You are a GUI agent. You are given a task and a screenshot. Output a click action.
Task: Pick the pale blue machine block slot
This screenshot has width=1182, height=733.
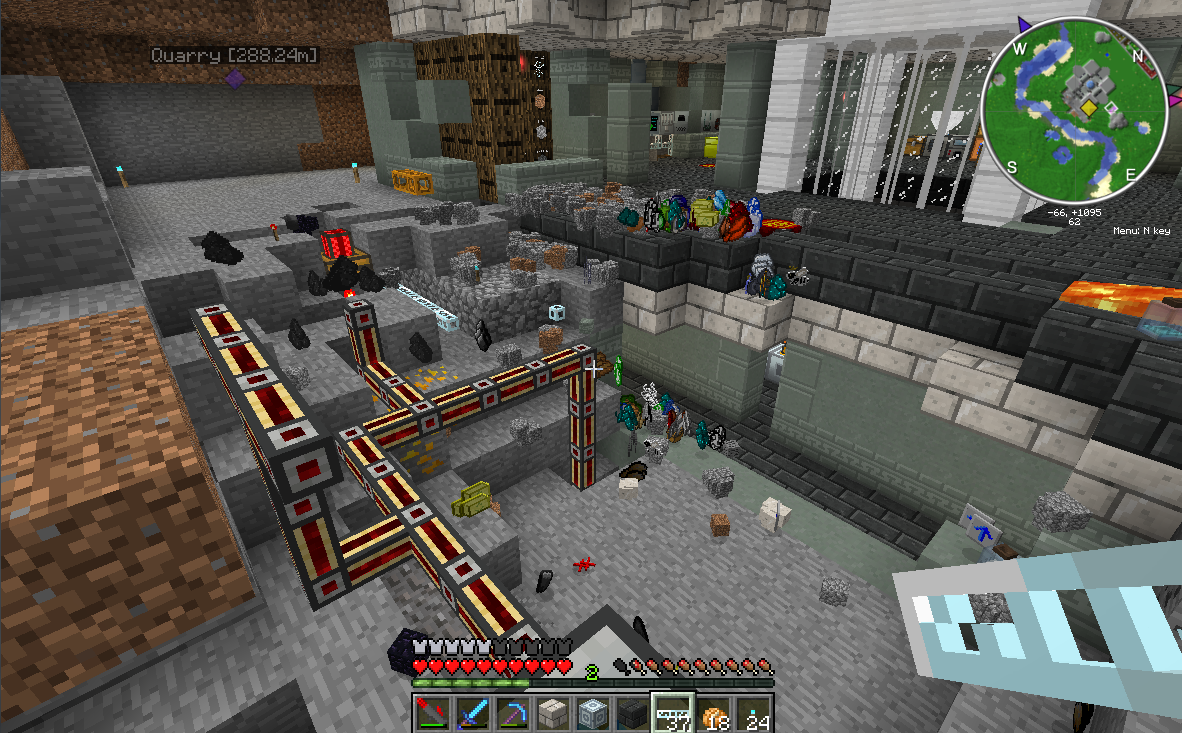click(x=591, y=713)
